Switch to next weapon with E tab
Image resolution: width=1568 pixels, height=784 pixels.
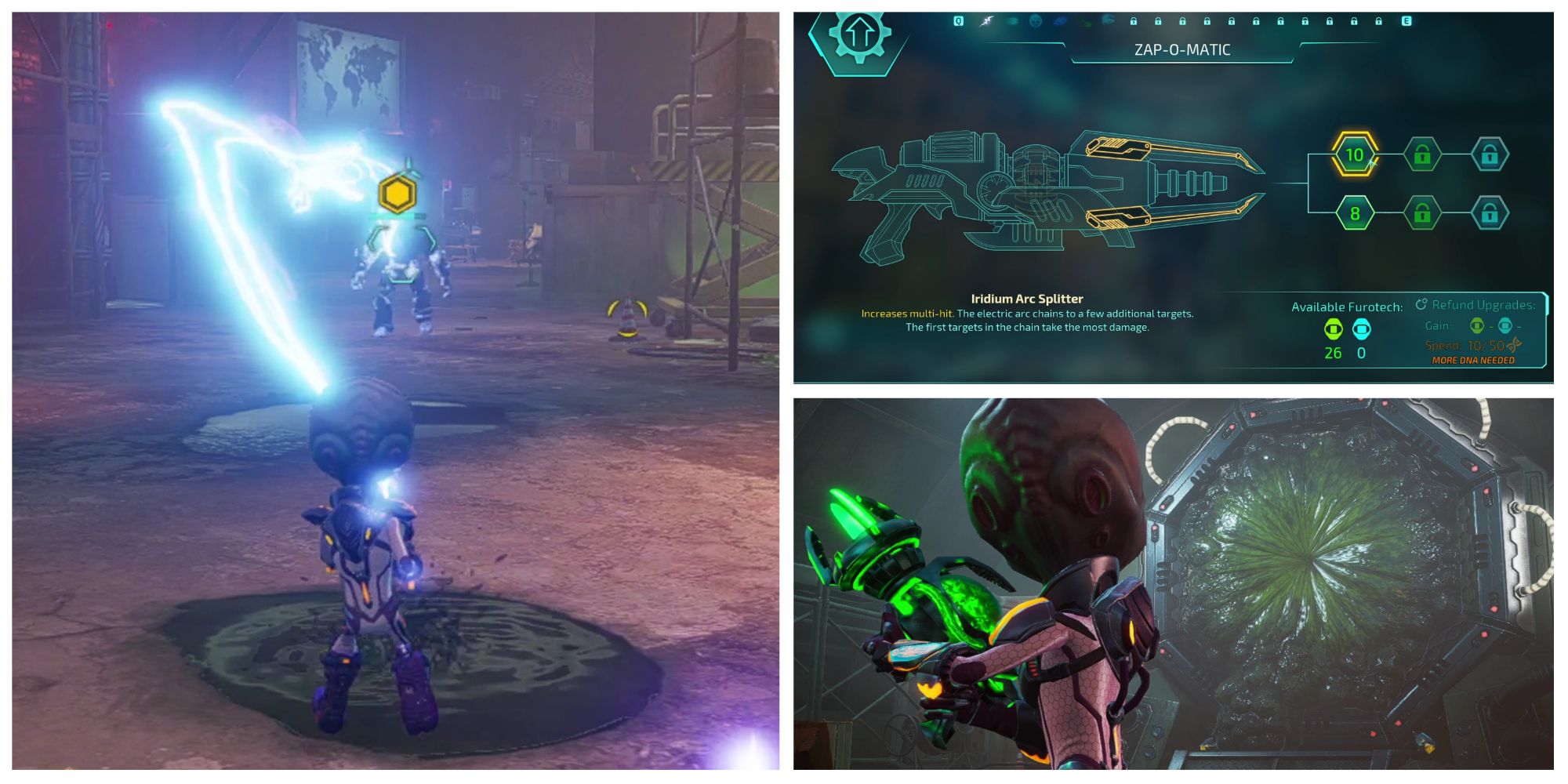pyautogui.click(x=1406, y=21)
